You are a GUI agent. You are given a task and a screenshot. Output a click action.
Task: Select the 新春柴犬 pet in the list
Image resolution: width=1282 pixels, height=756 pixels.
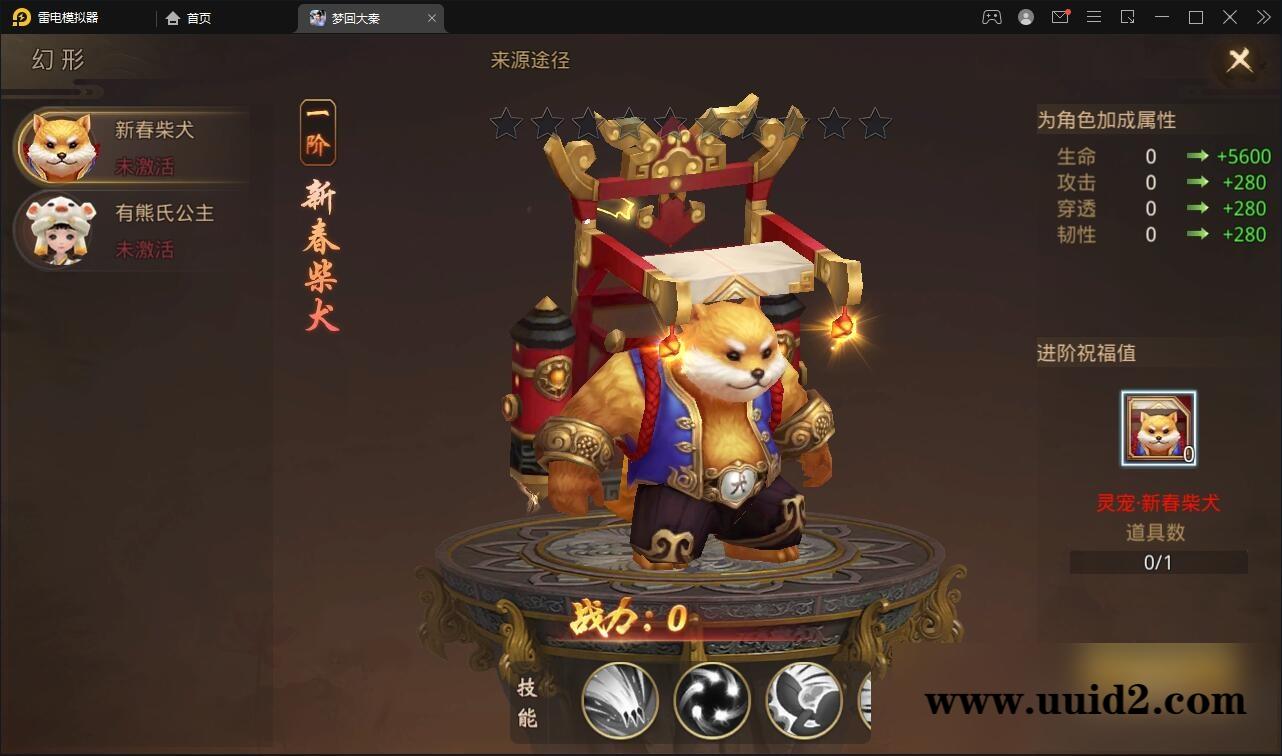pyautogui.click(x=130, y=146)
